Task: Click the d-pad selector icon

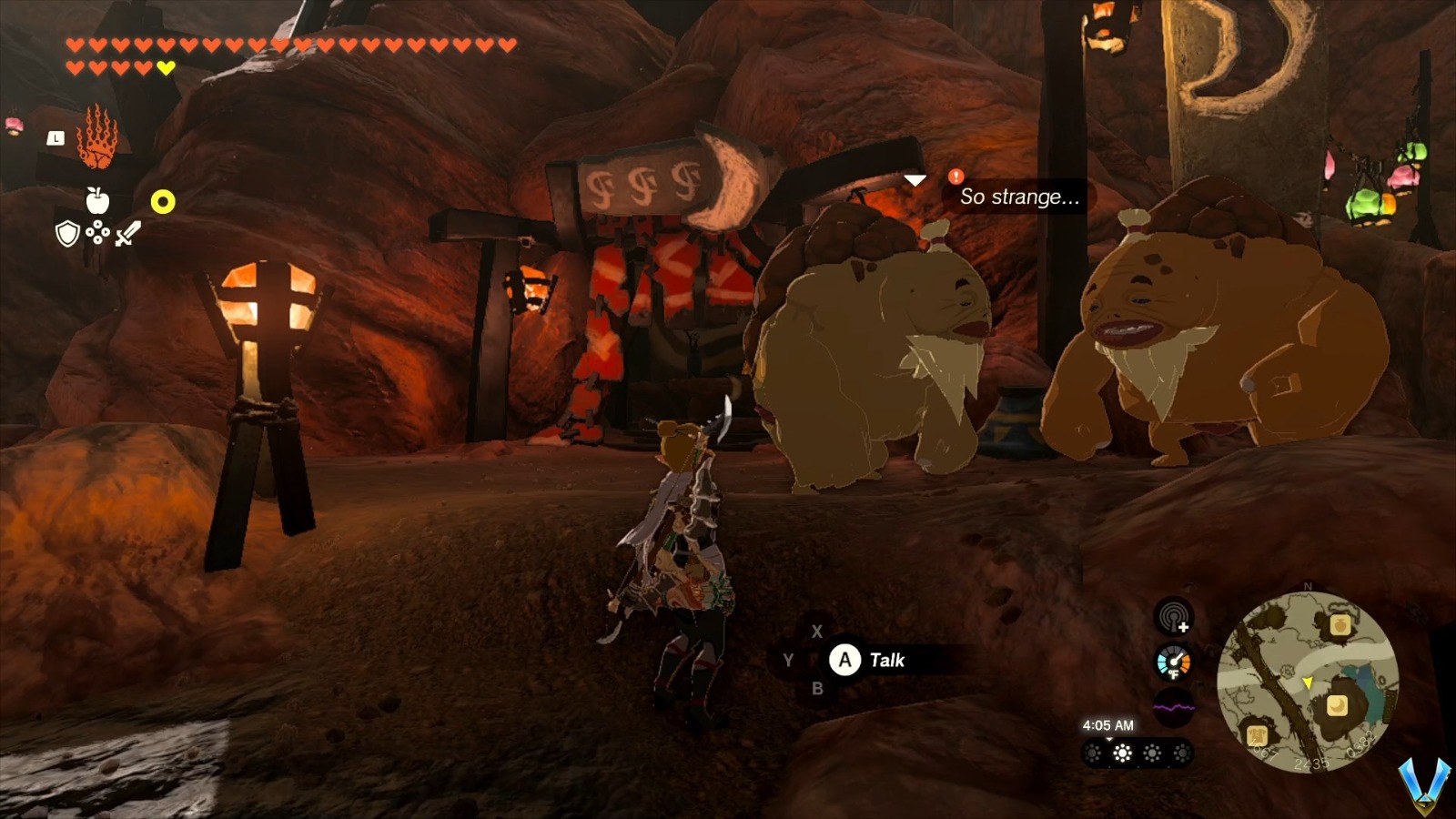Action: 98,231
